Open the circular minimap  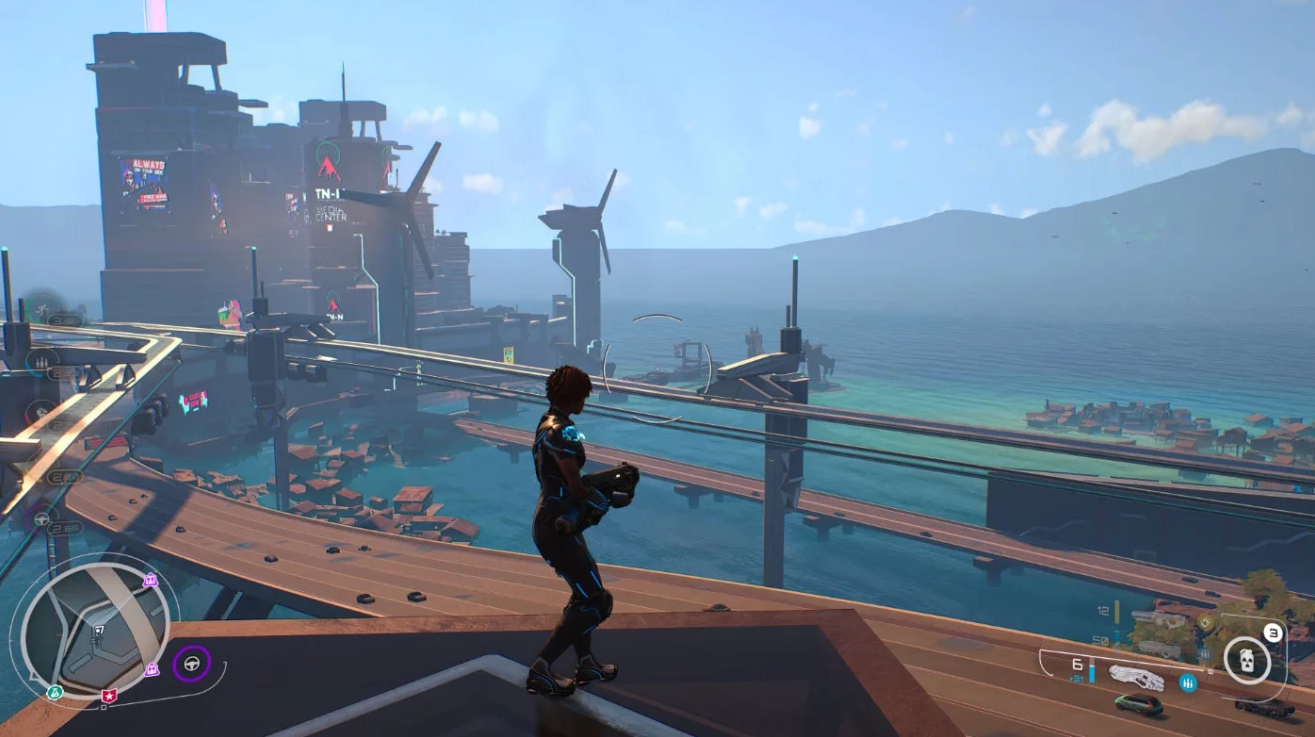click(x=93, y=626)
